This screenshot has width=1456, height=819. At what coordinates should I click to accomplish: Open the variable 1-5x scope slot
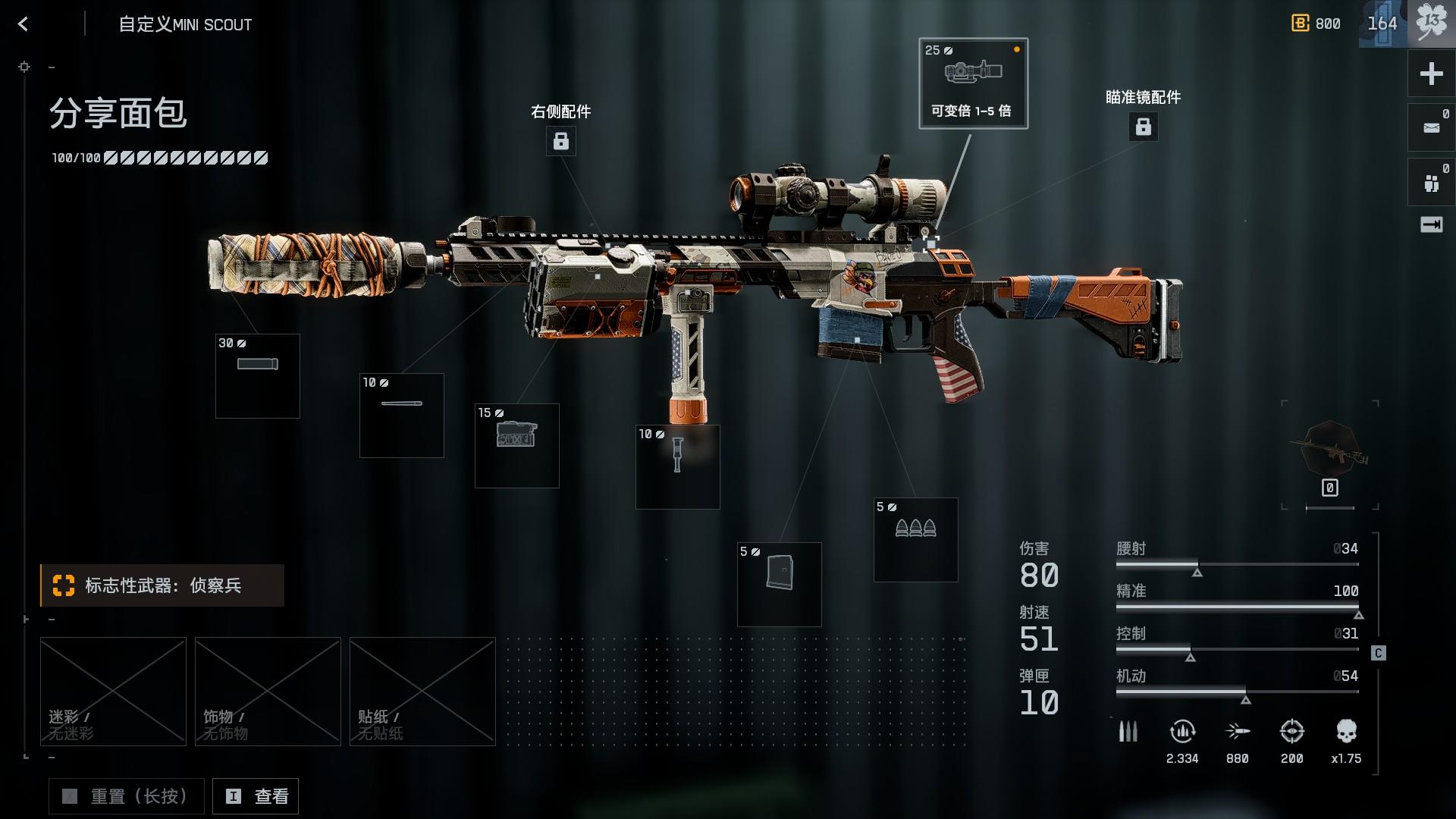[973, 83]
